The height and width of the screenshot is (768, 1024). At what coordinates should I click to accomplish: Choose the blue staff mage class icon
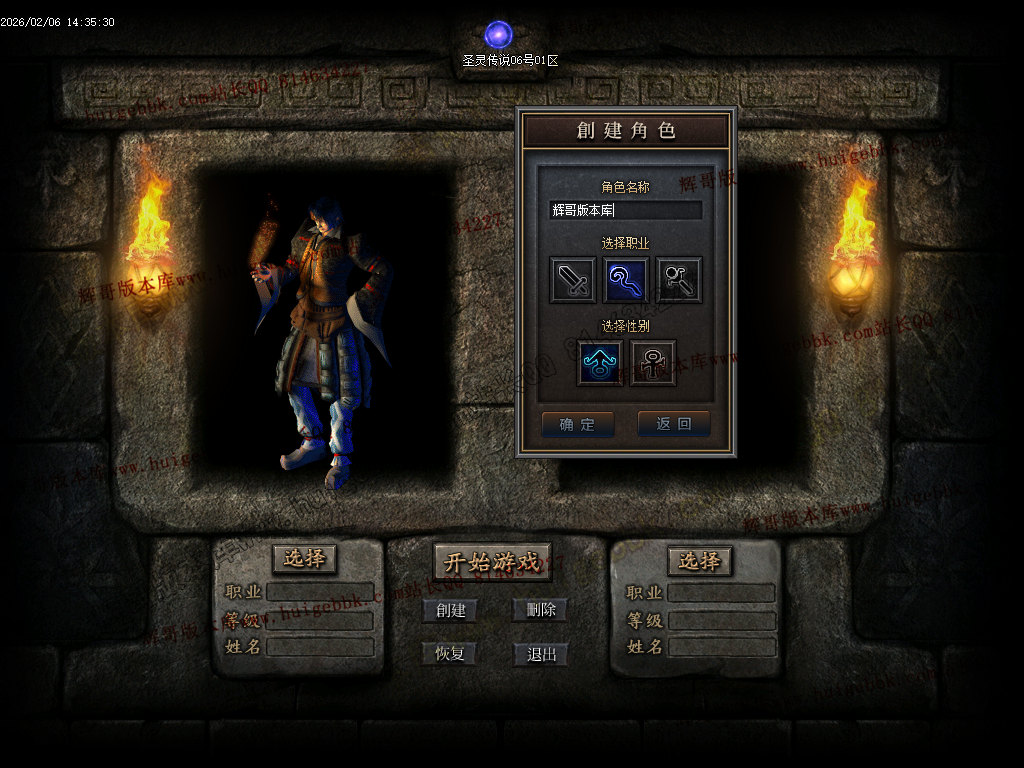tap(626, 280)
